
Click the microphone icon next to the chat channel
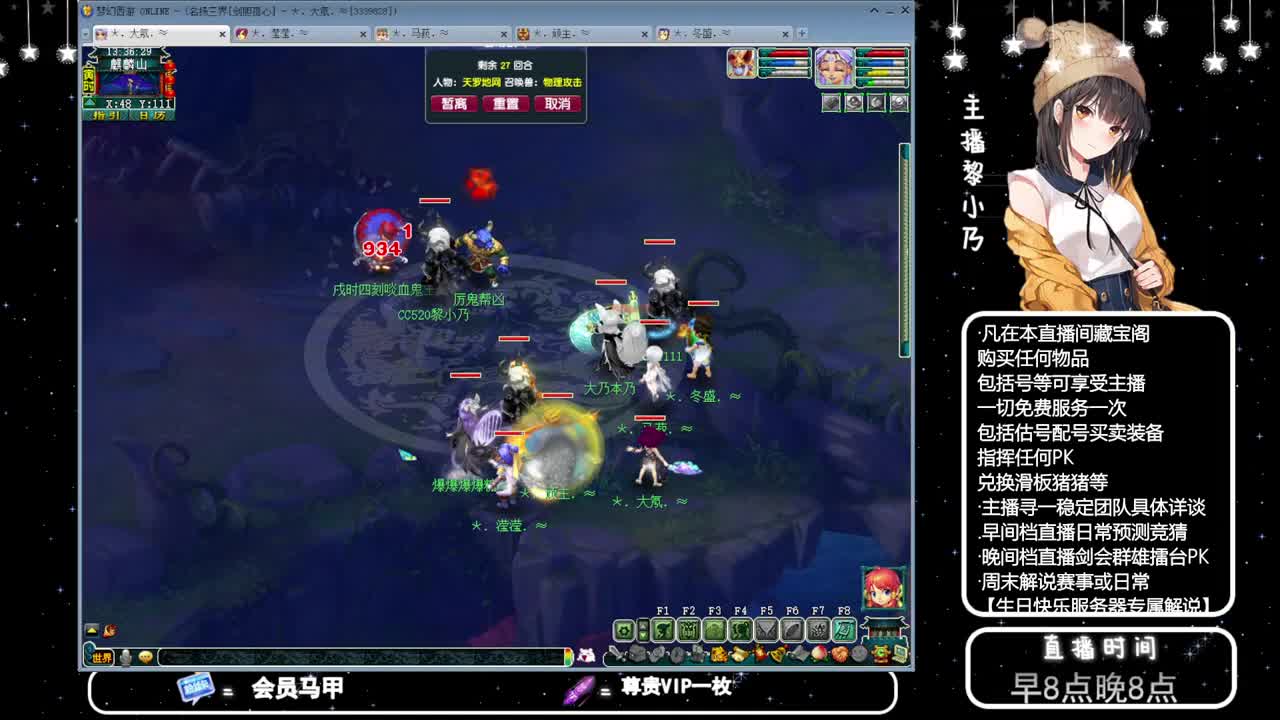click(124, 657)
